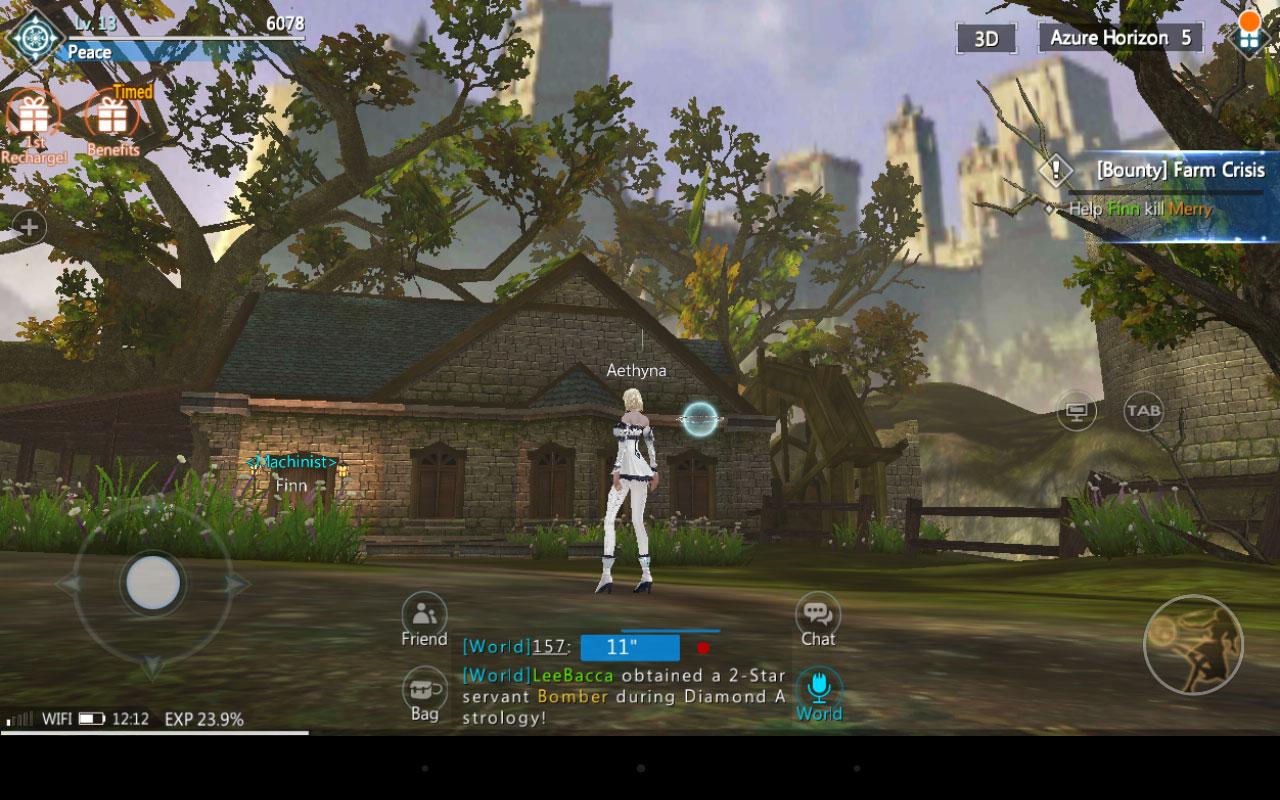
Task: Open the Bag inventory
Action: coord(424,693)
